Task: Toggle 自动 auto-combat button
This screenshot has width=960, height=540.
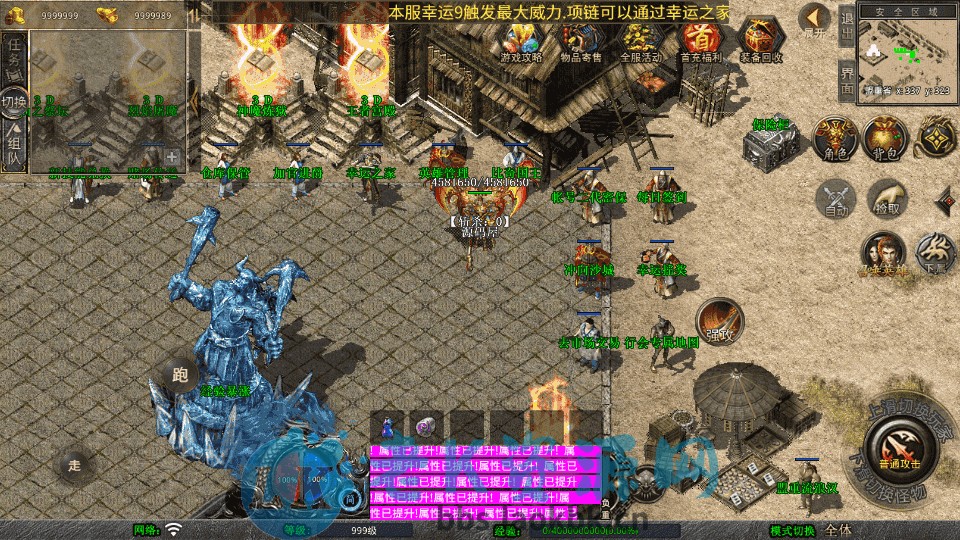Action: (x=836, y=198)
